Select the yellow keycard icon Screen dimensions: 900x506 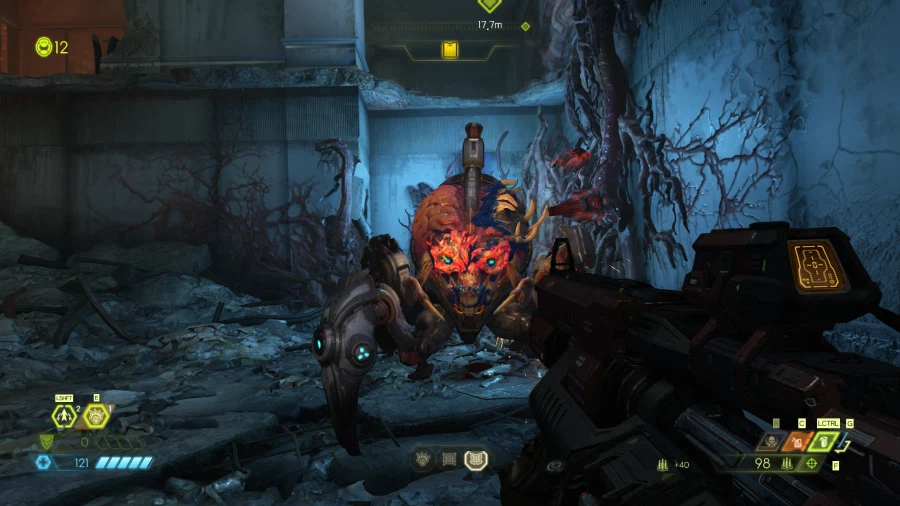coord(450,49)
